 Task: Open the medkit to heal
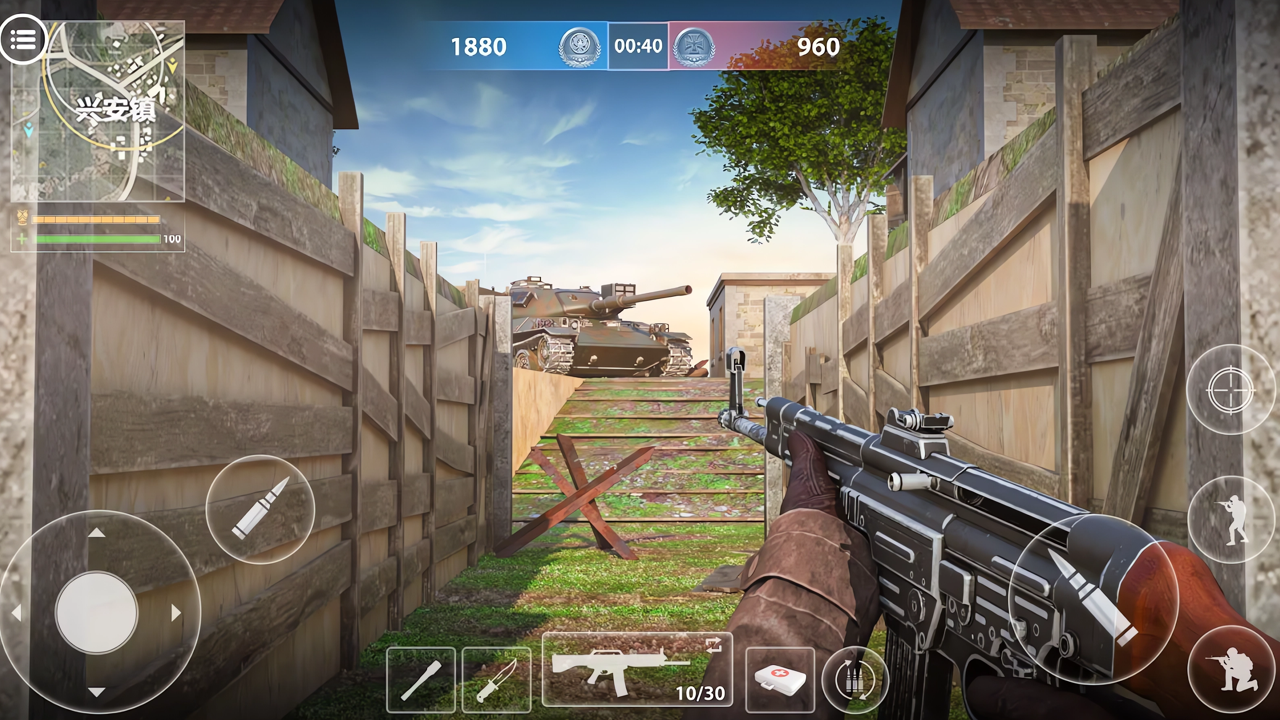pyautogui.click(x=779, y=678)
